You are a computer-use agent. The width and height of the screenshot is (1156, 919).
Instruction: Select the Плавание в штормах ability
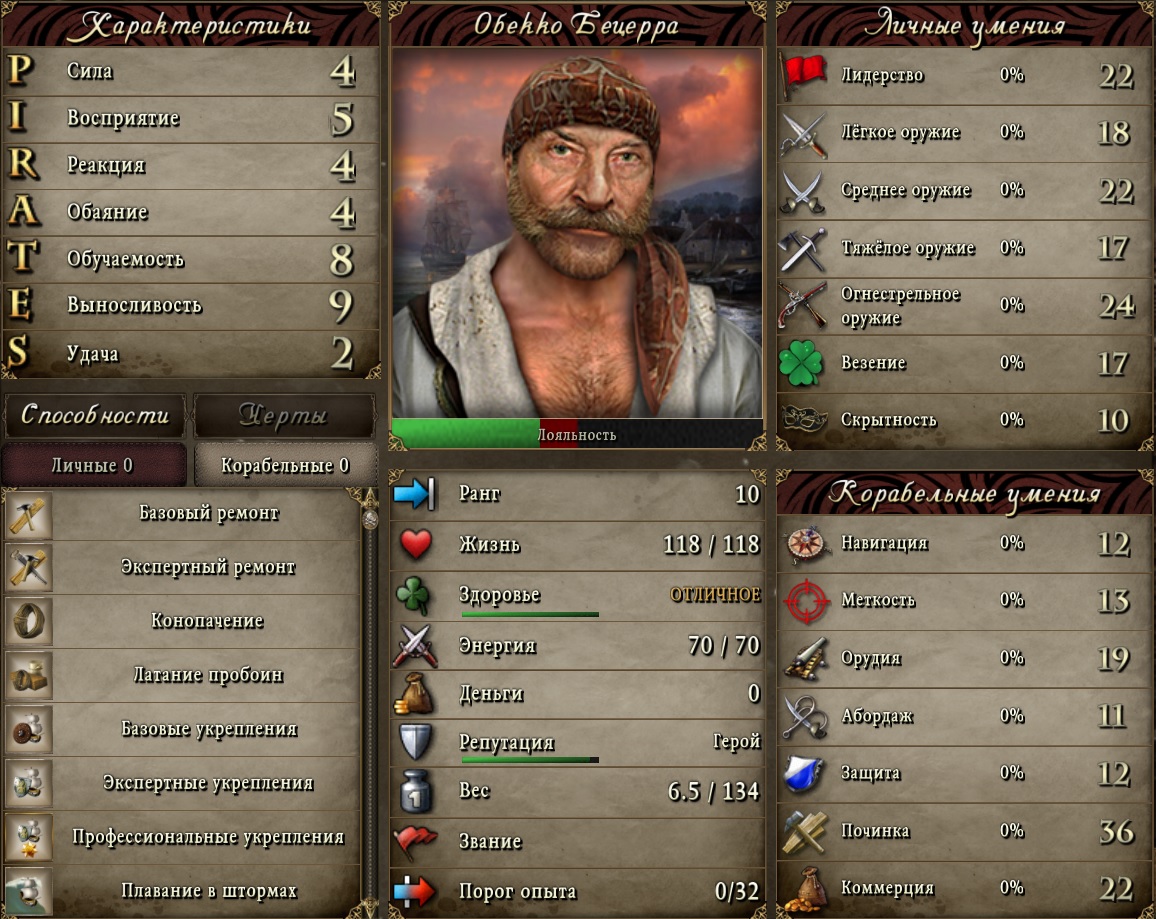[208, 890]
